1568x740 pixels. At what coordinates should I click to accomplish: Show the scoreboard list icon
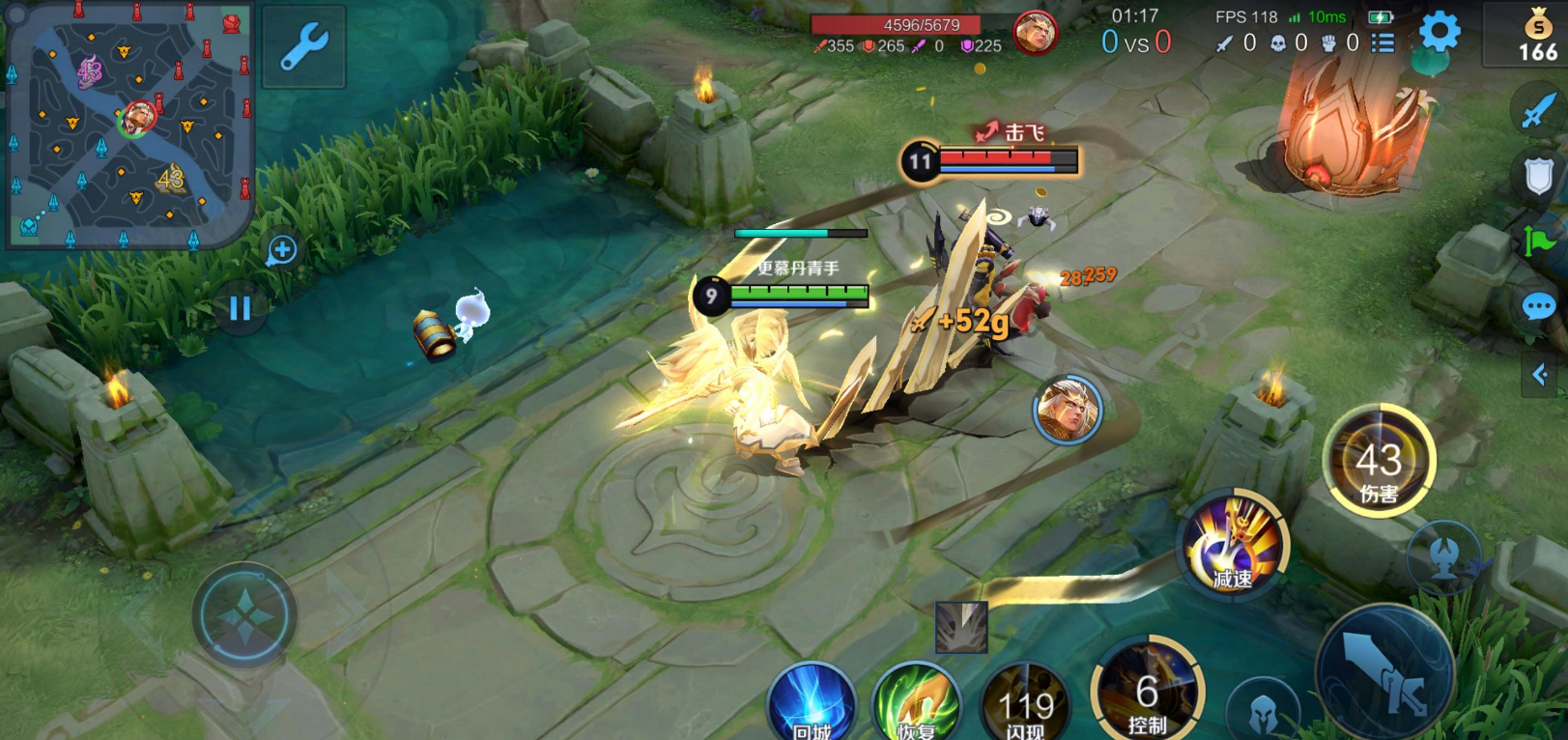[x=1383, y=43]
